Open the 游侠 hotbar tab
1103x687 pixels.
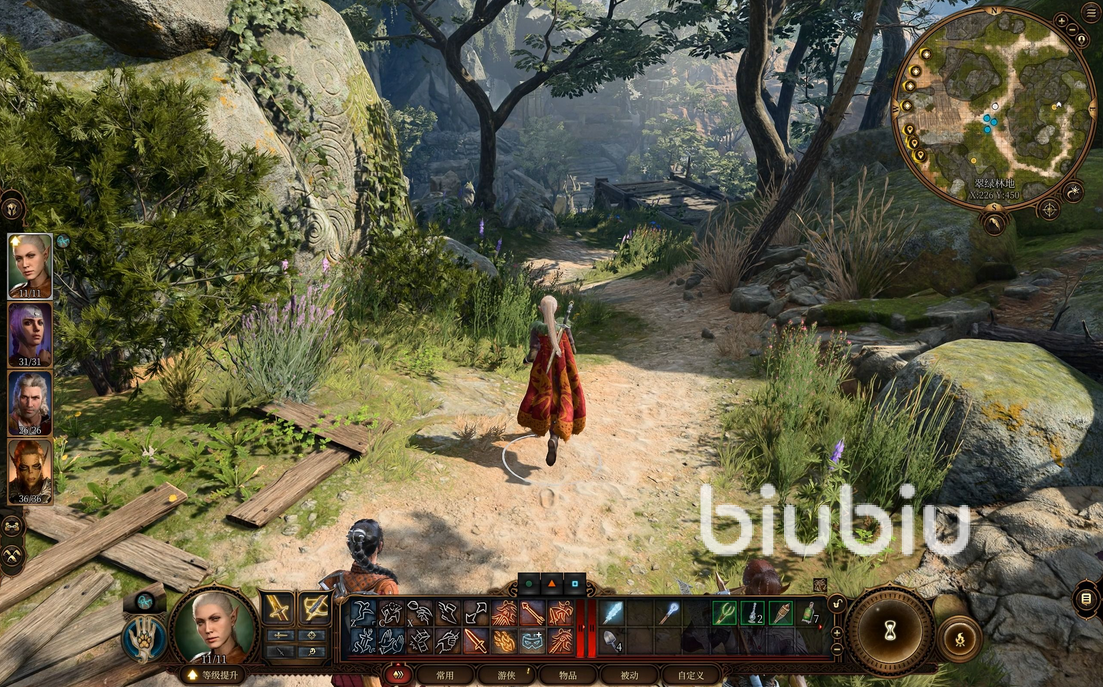click(x=505, y=675)
